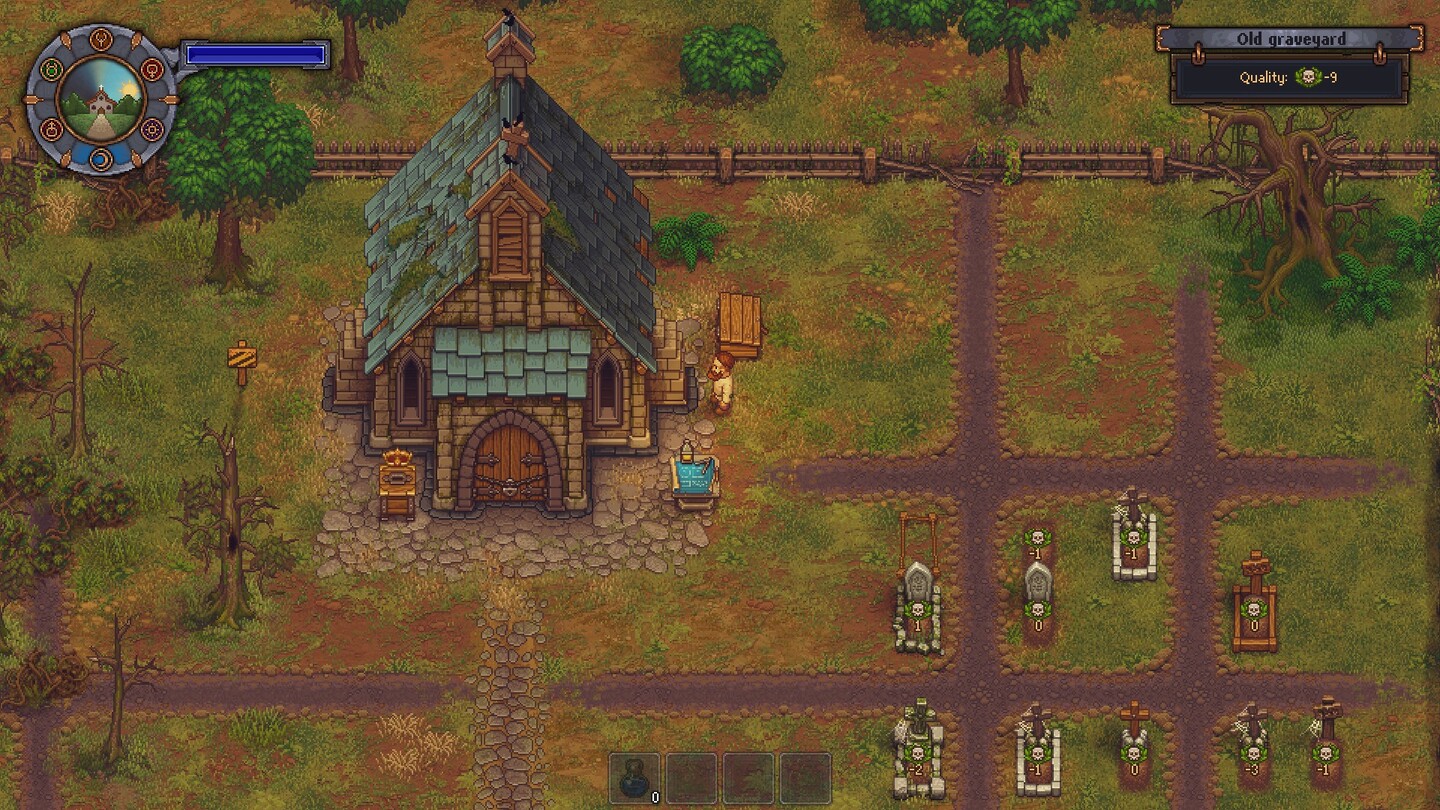Click the skull quality emblem in the graveyard panel
The width and height of the screenshot is (1440, 810).
(1309, 76)
